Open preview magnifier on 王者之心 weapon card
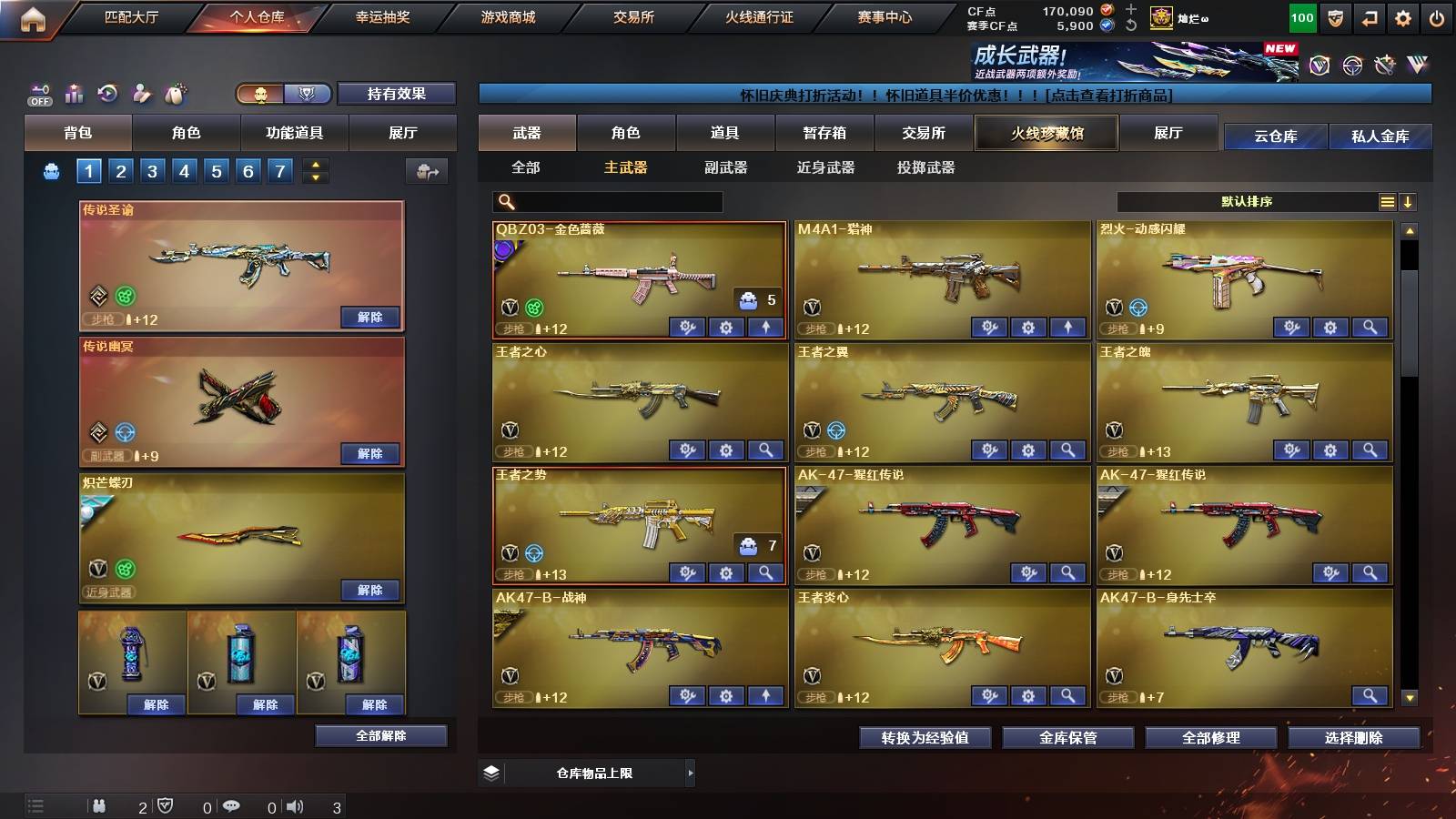This screenshot has height=819, width=1456. coord(764,450)
